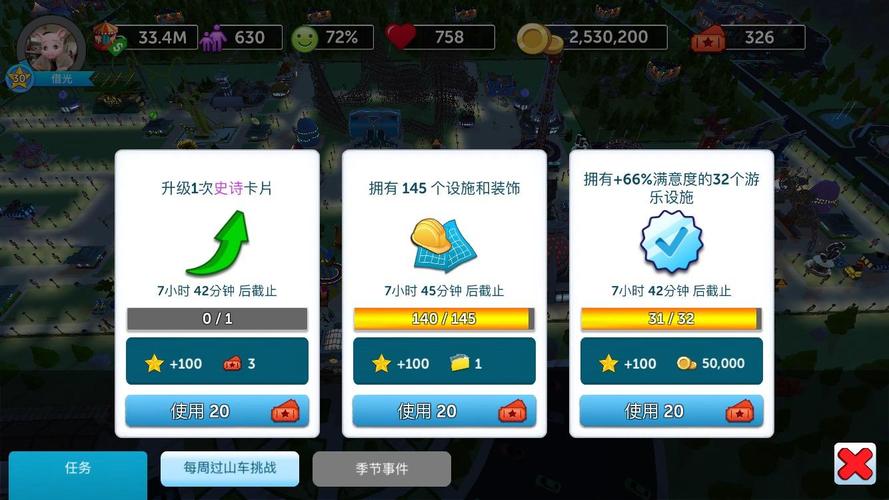889x500 pixels.
Task: Use 20 tickets on epic card mission
Action: click(217, 411)
